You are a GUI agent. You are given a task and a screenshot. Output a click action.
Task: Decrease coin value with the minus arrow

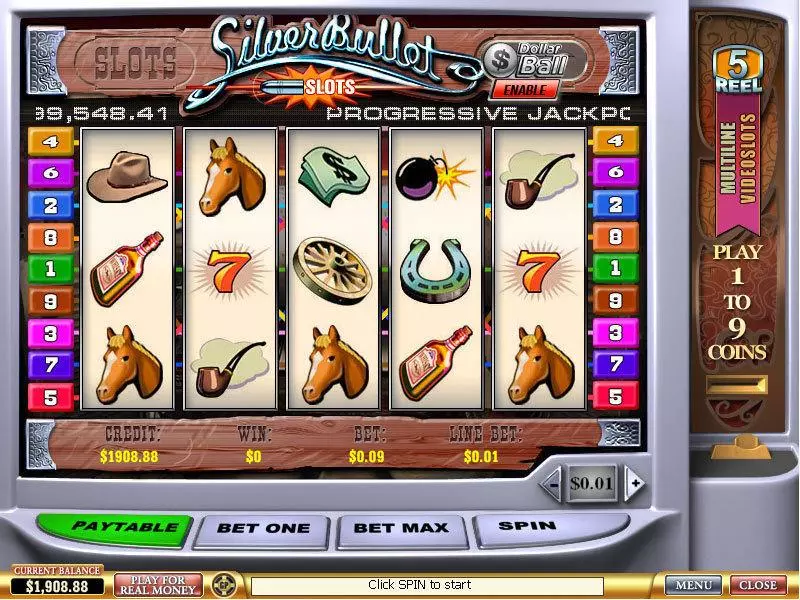(x=550, y=484)
